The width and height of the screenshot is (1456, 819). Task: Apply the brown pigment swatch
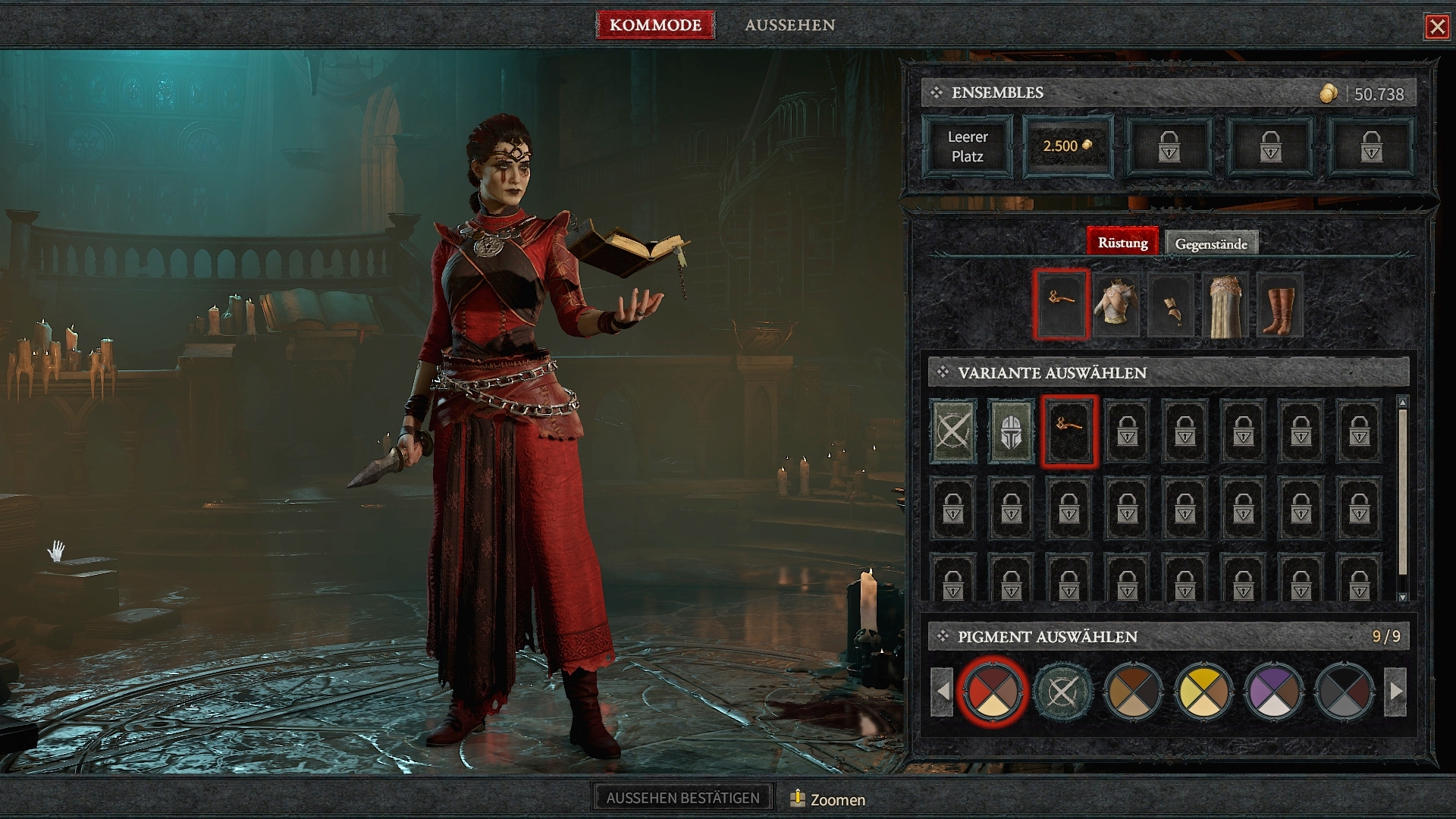click(x=1133, y=692)
